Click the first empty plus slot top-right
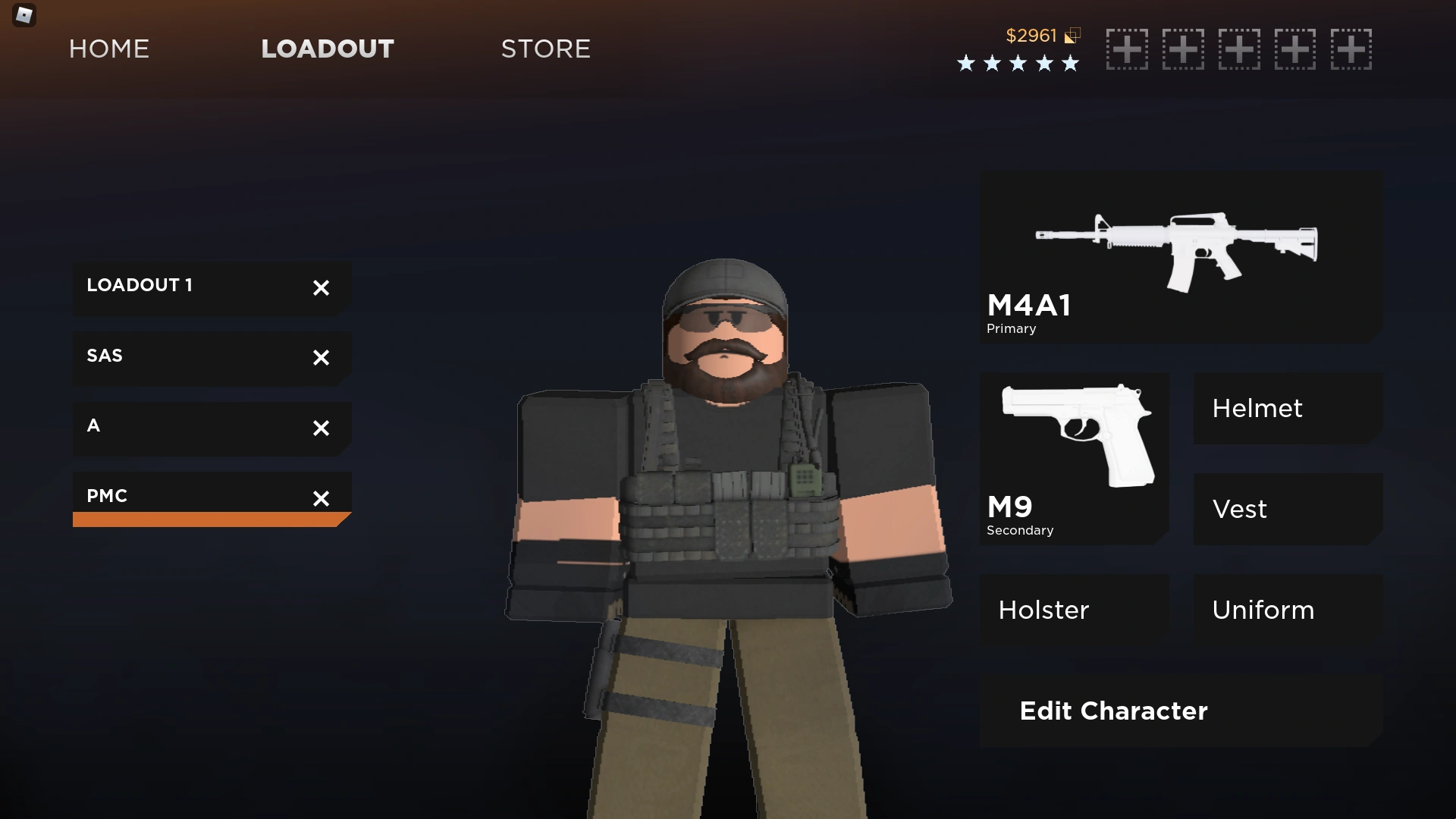This screenshot has width=1456, height=819. point(1127,49)
